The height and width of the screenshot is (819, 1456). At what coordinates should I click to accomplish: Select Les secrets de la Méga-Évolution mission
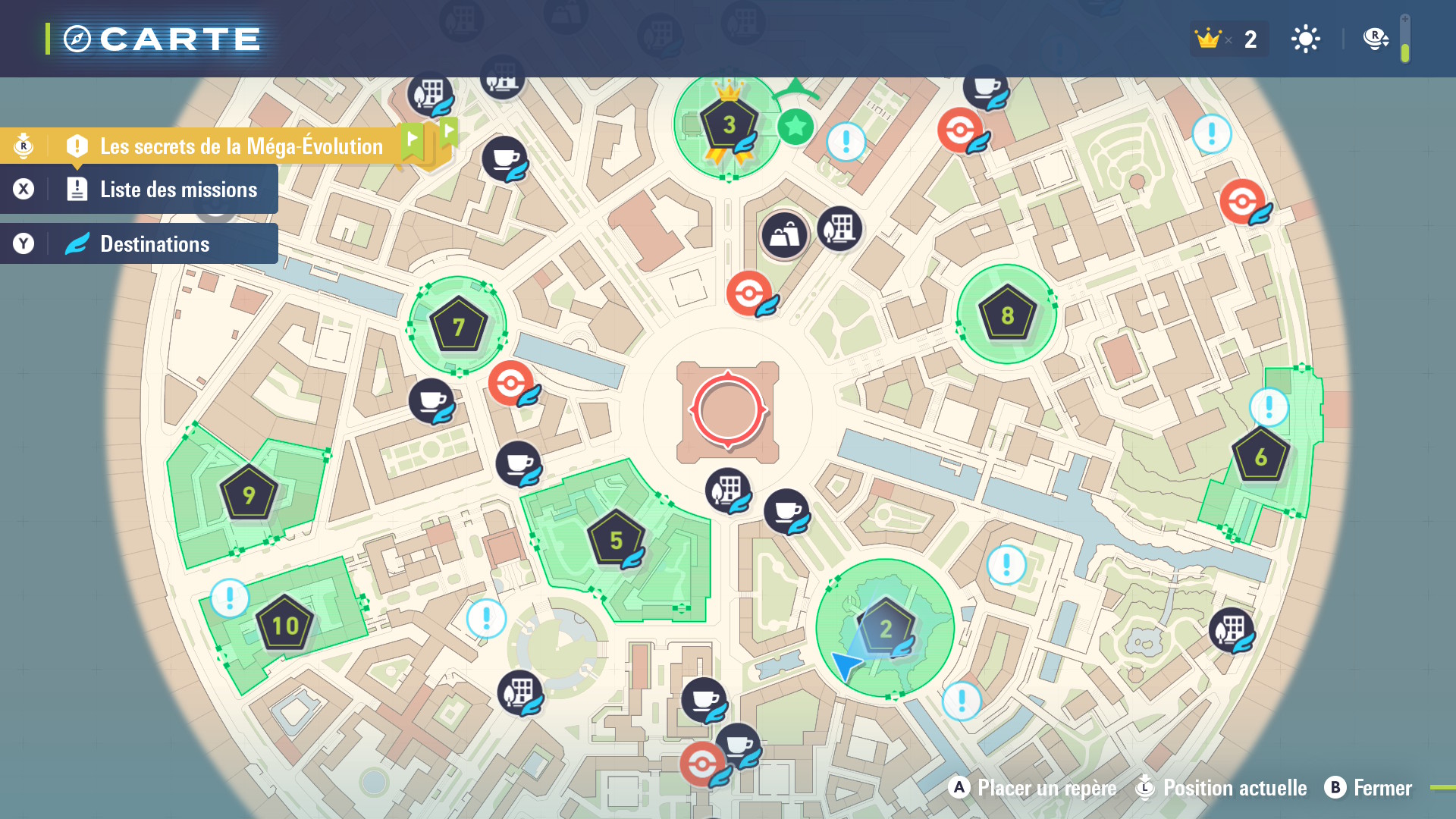point(241,146)
